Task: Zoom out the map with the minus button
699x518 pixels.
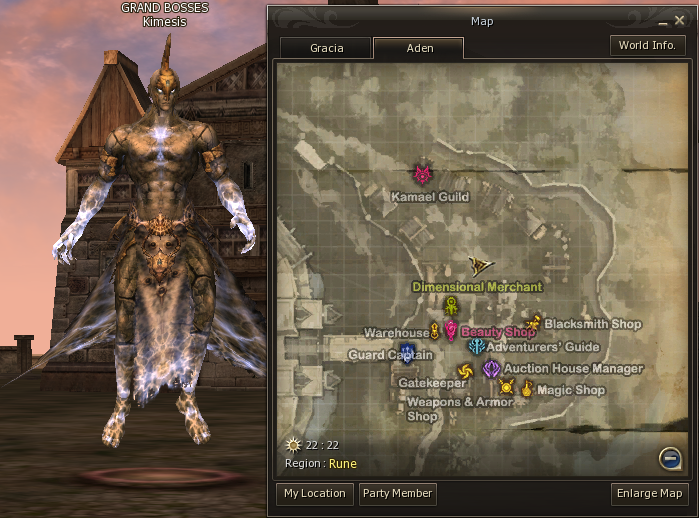Action: tap(669, 457)
